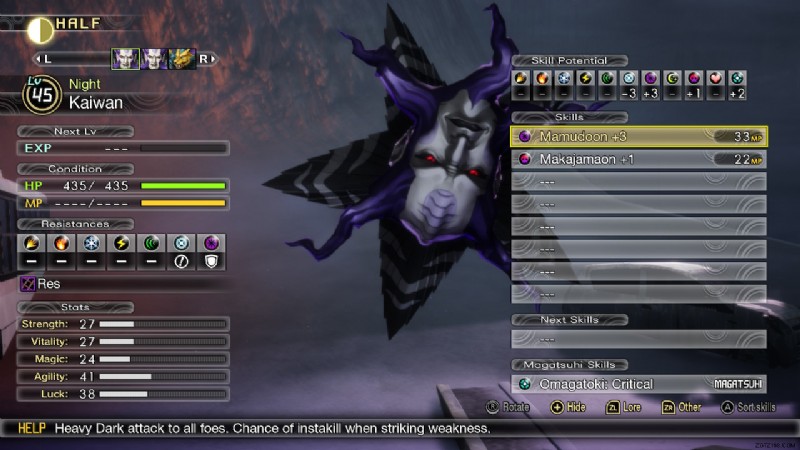Choose the Makajamaon +1 skill
Viewport: 800px width, 450px height.
click(x=638, y=159)
